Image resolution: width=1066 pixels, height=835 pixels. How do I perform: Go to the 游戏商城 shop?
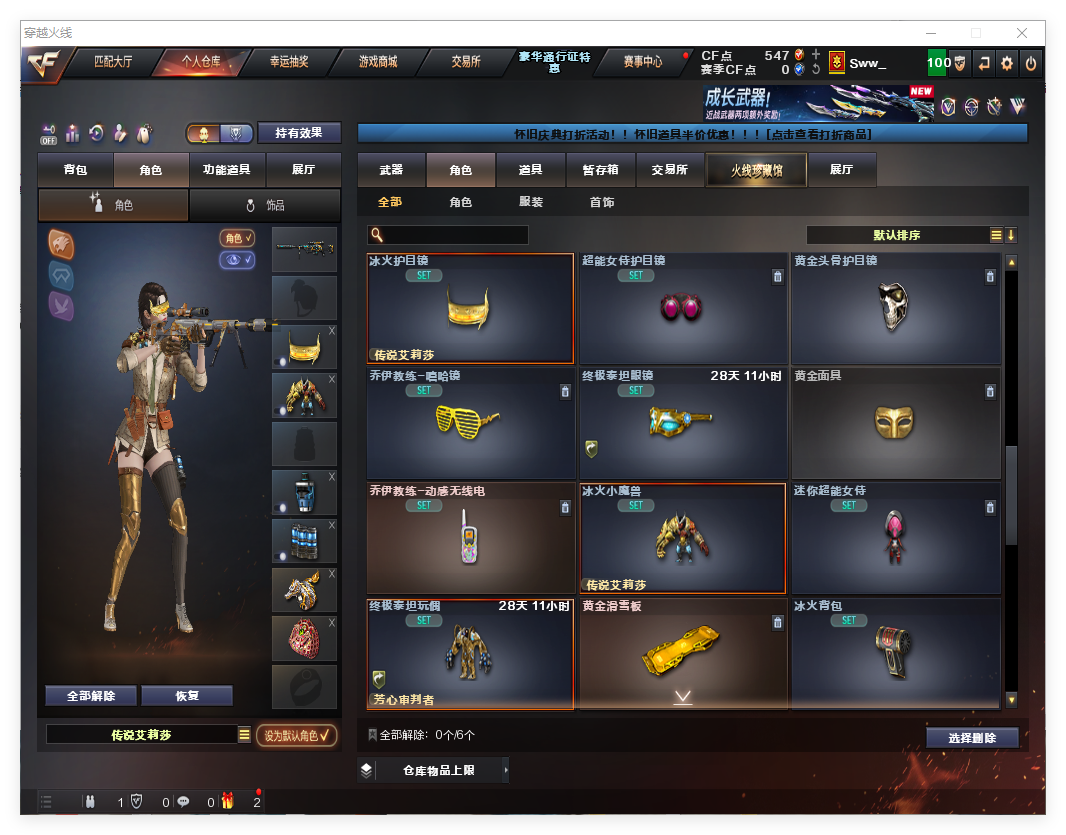(377, 62)
